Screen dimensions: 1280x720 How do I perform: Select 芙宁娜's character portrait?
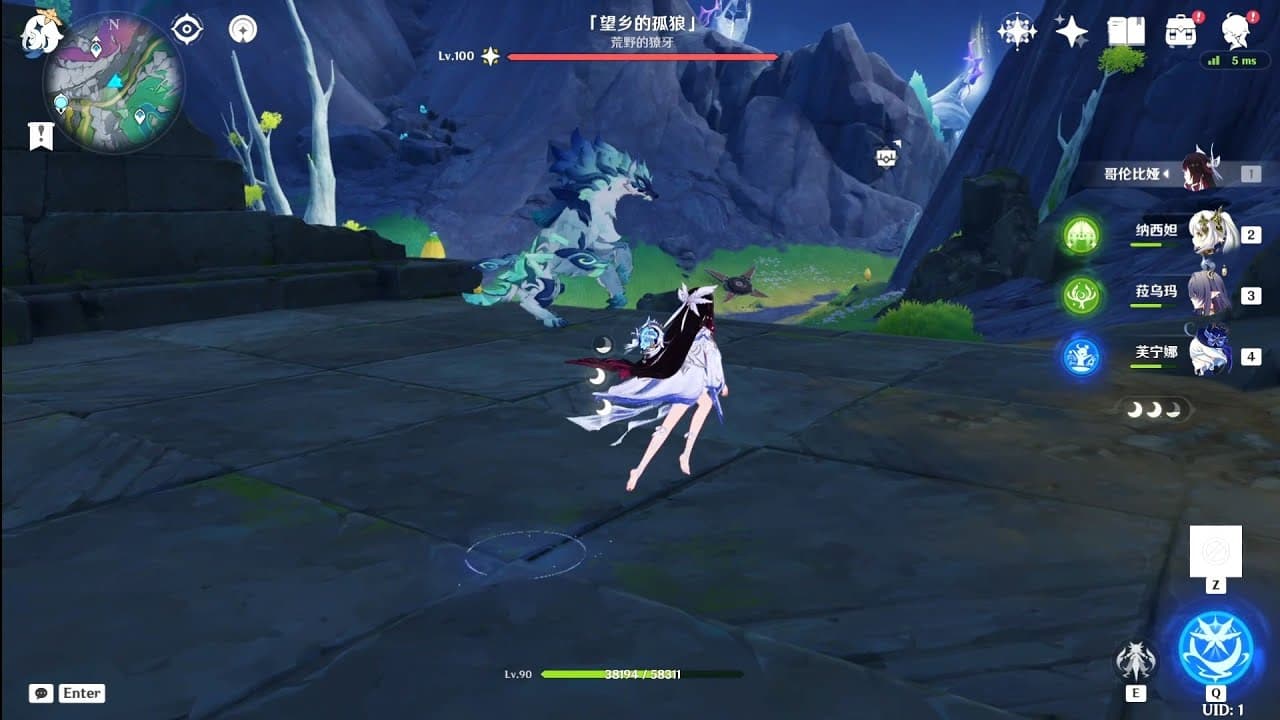[x=1211, y=352]
